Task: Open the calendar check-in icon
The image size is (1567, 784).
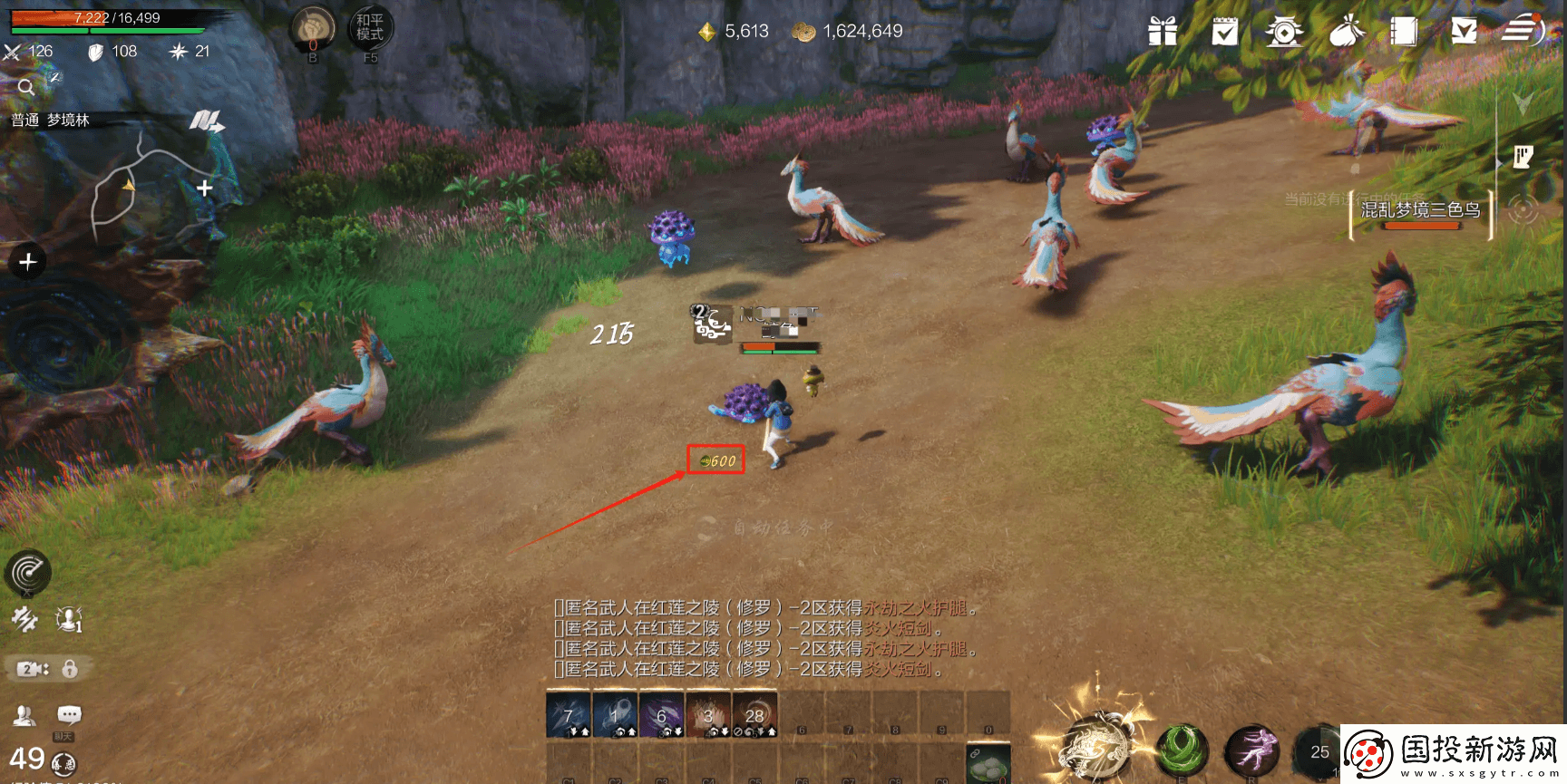Action: 1224,32
